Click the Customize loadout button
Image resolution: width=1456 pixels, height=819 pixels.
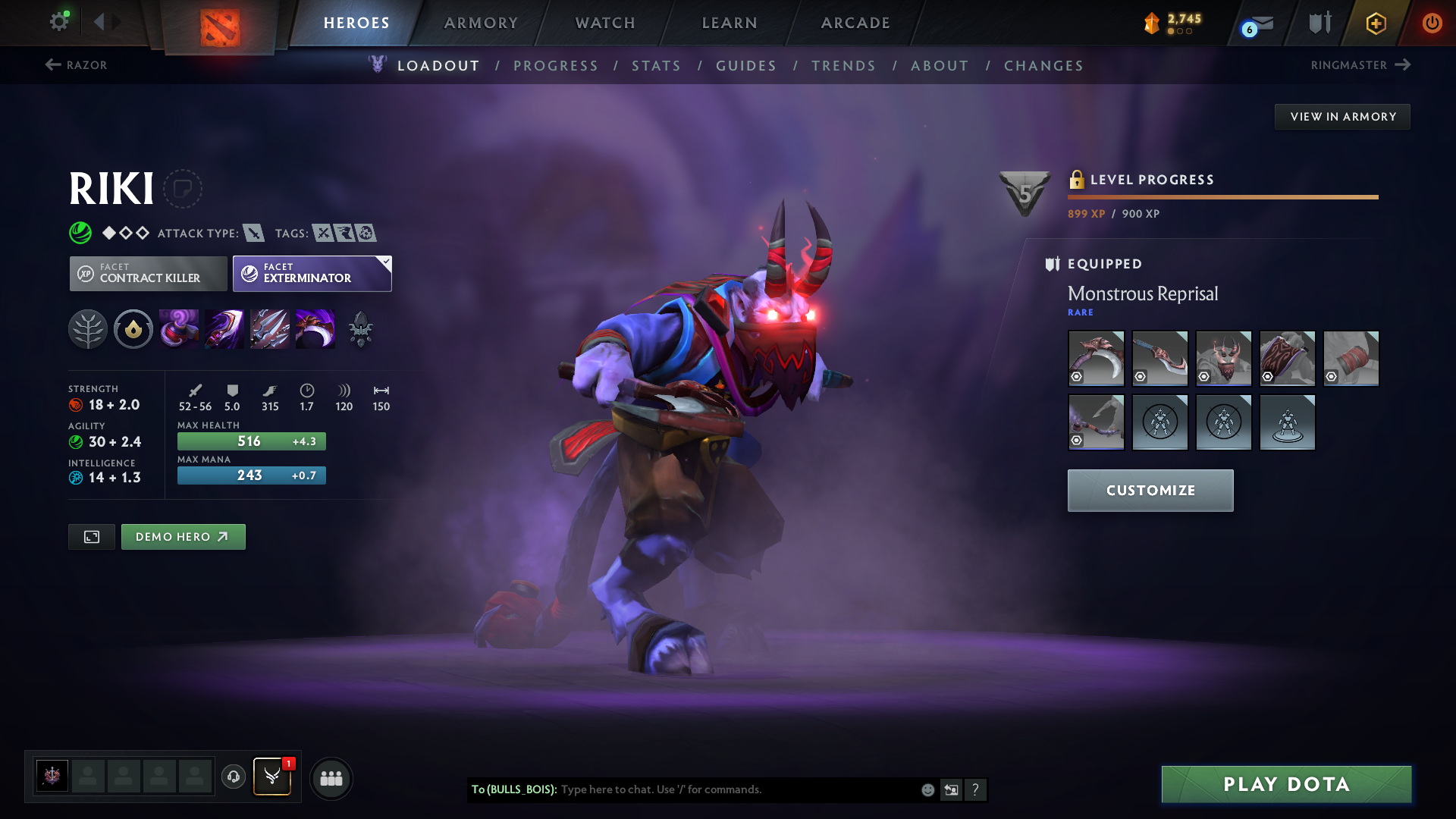[1150, 491]
